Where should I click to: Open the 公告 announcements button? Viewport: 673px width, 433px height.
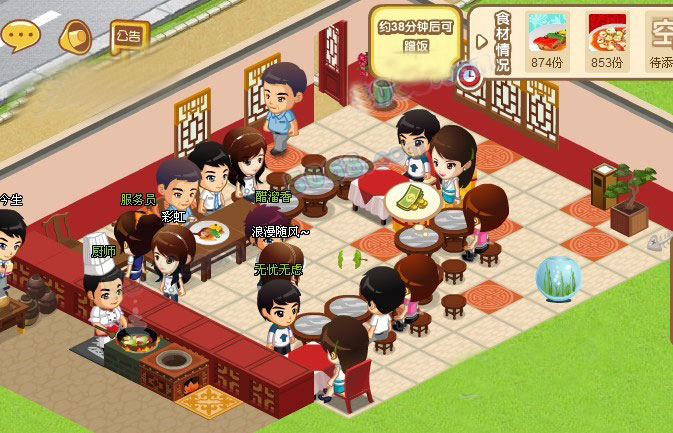point(129,37)
